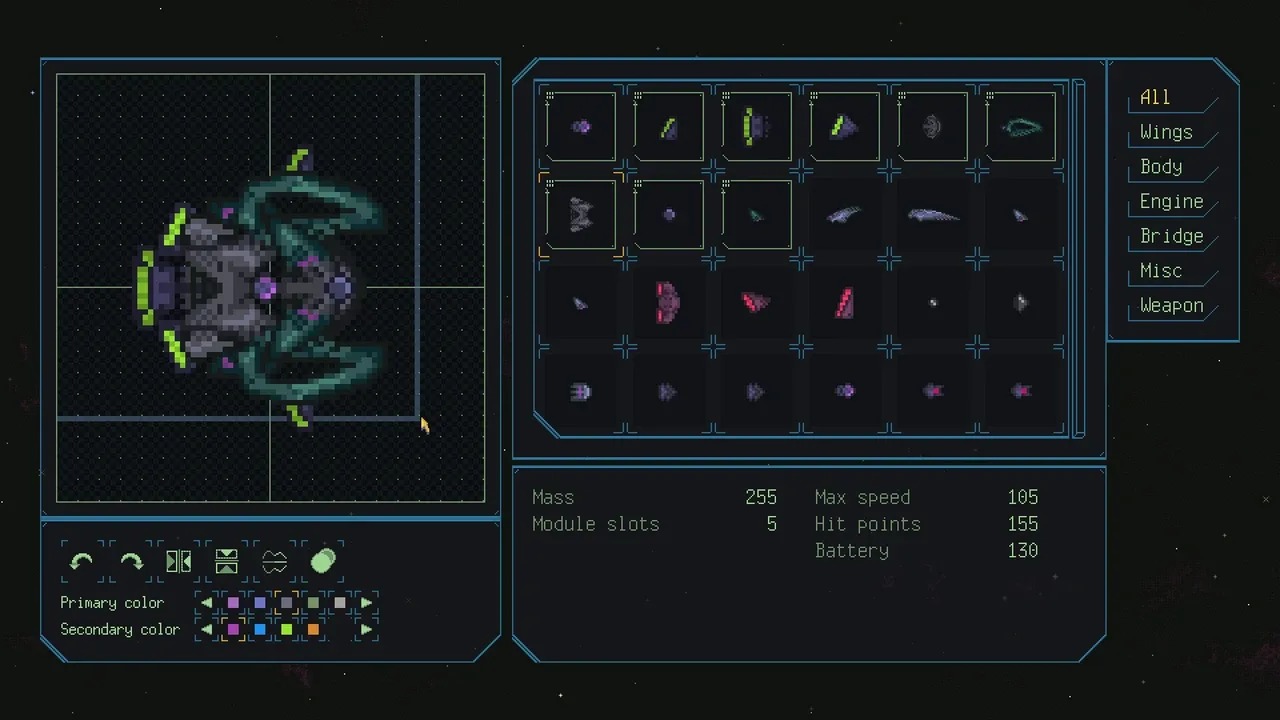Select the highlighted gray body hull part
Viewport: 1280px width, 720px height.
coord(581,214)
